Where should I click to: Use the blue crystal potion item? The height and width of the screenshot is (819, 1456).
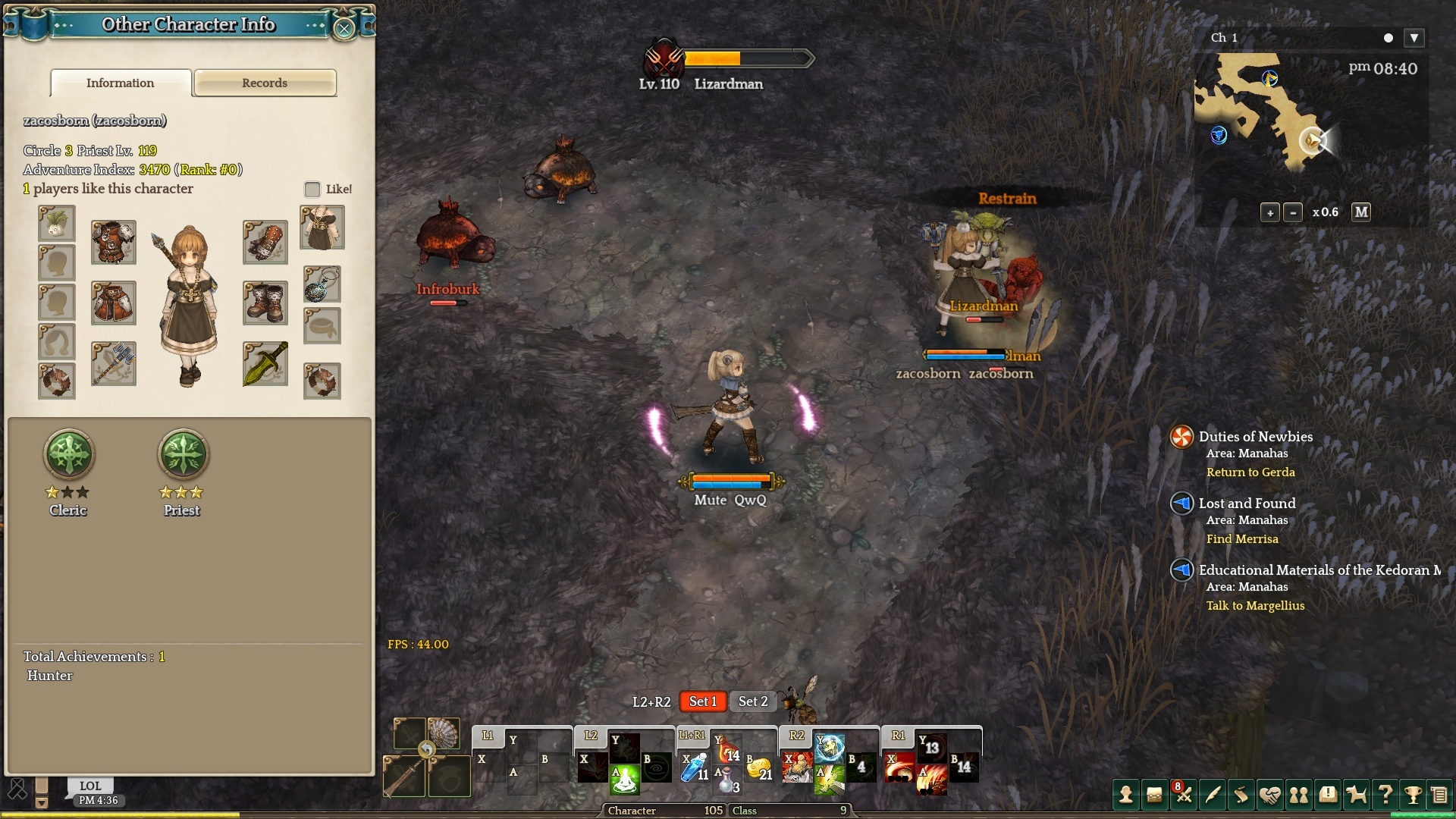[x=693, y=767]
